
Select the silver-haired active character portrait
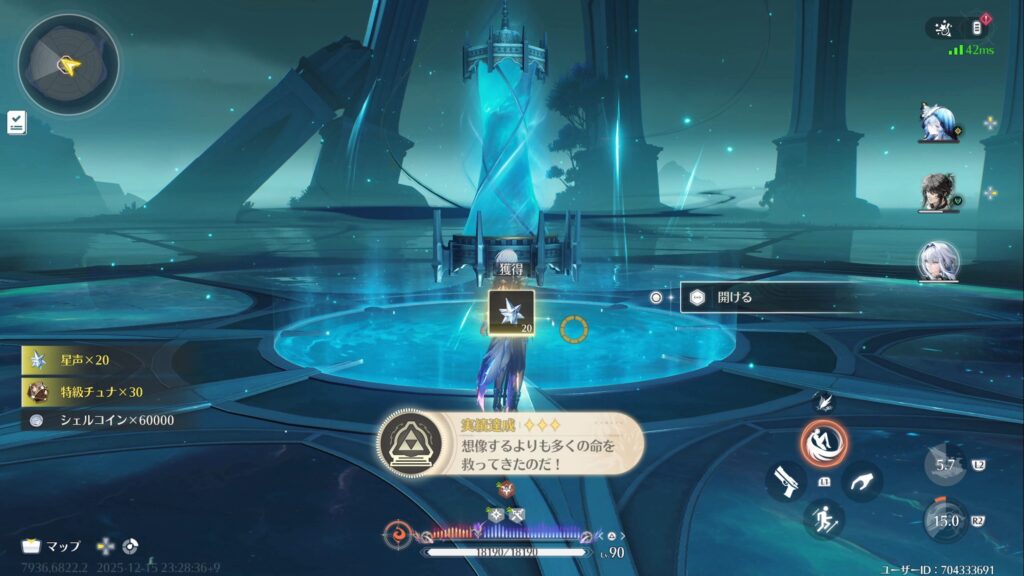(x=938, y=261)
